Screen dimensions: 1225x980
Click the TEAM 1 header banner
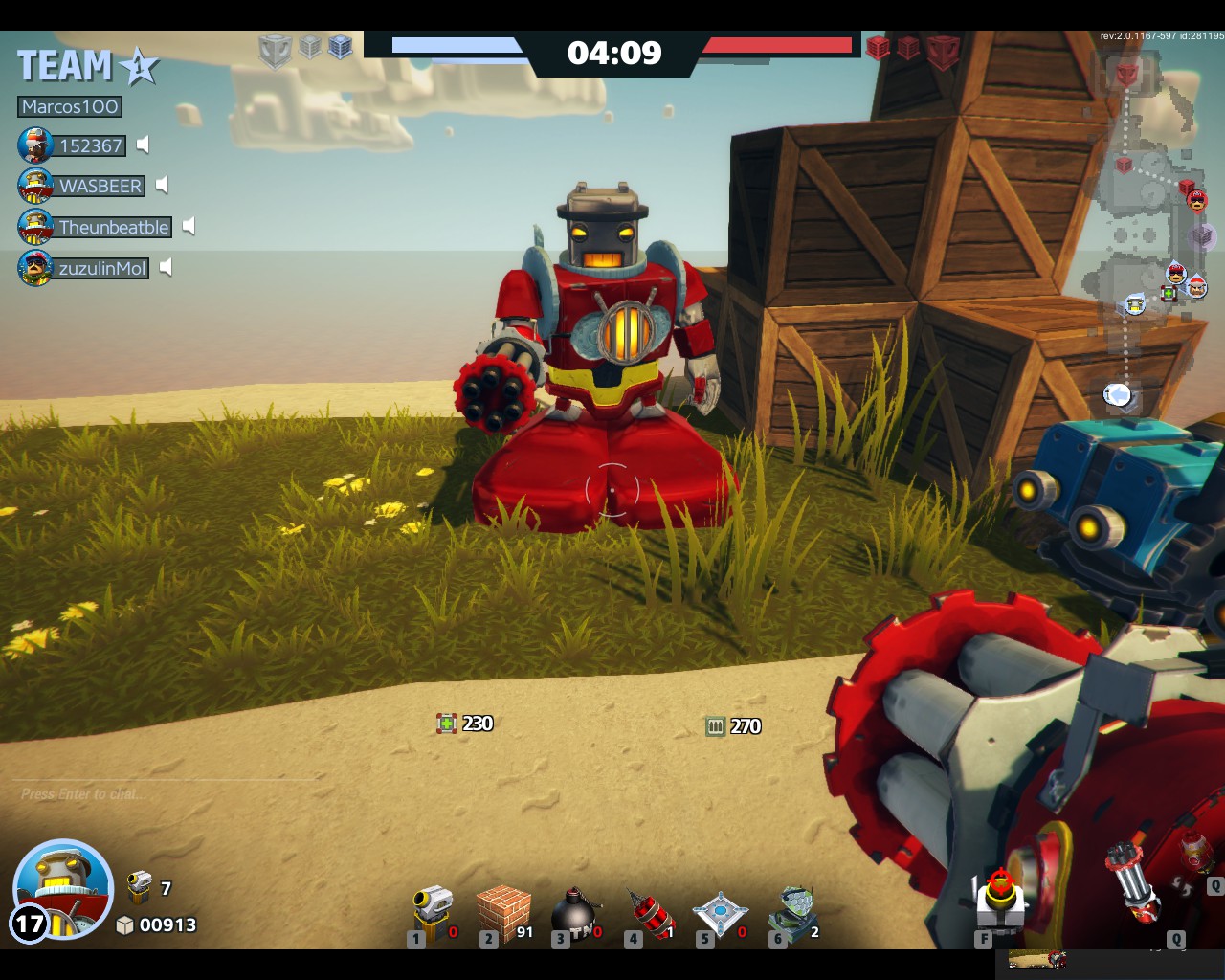86,65
